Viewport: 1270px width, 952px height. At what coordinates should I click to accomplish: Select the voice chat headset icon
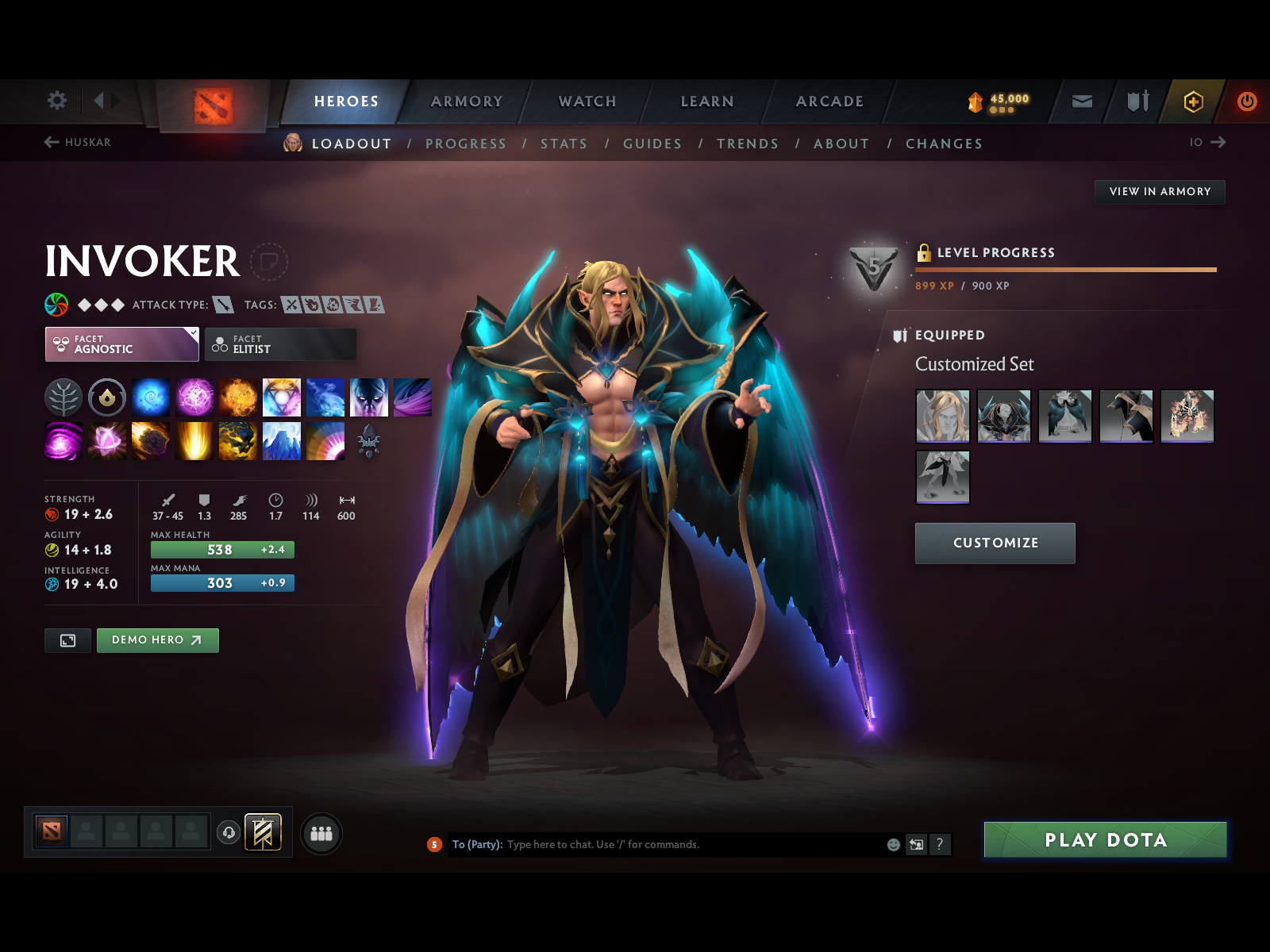pos(229,831)
